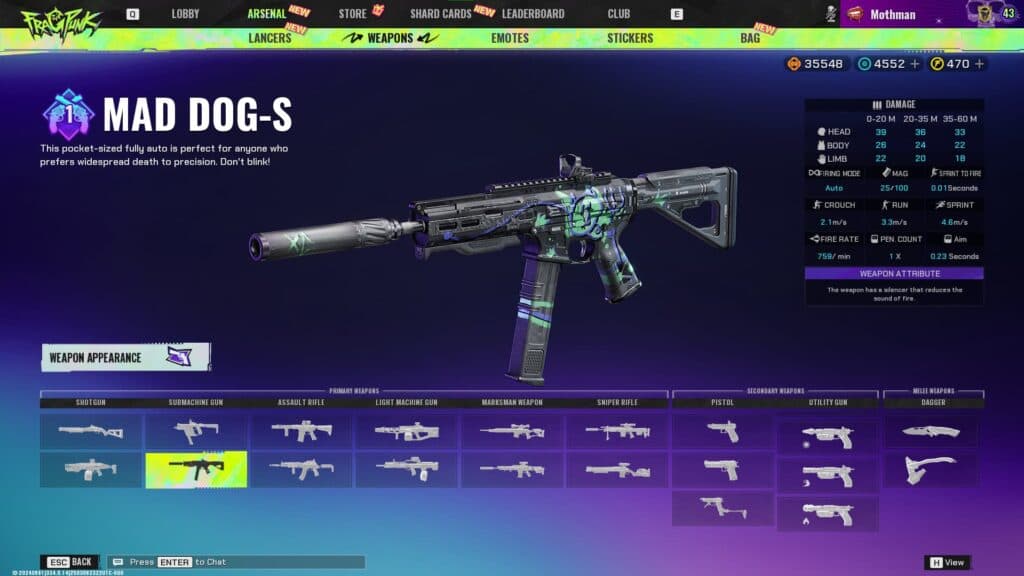This screenshot has width=1024, height=576.
Task: Show the Emotes sub-tab
Action: [510, 38]
